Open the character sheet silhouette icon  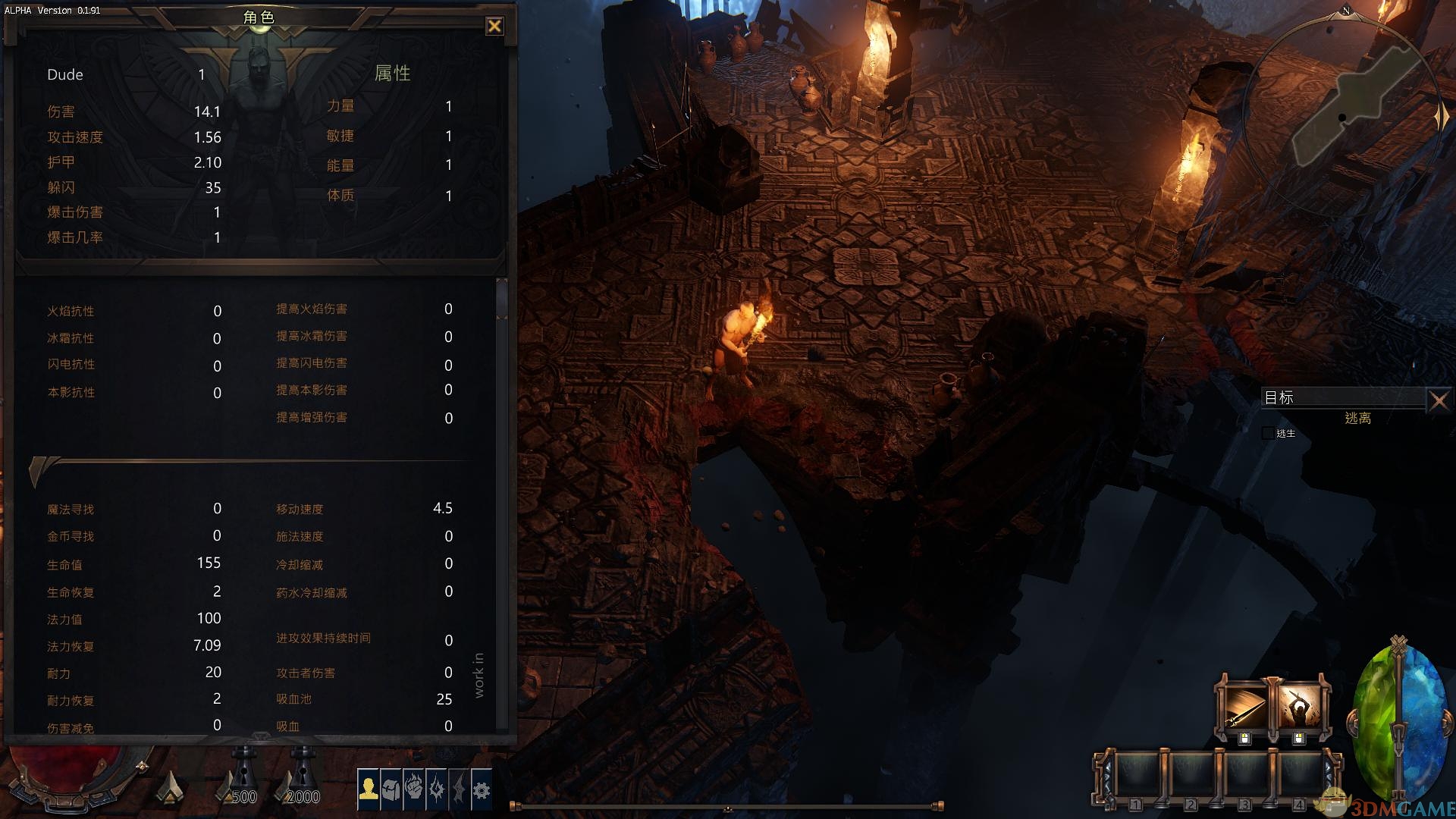click(x=369, y=789)
